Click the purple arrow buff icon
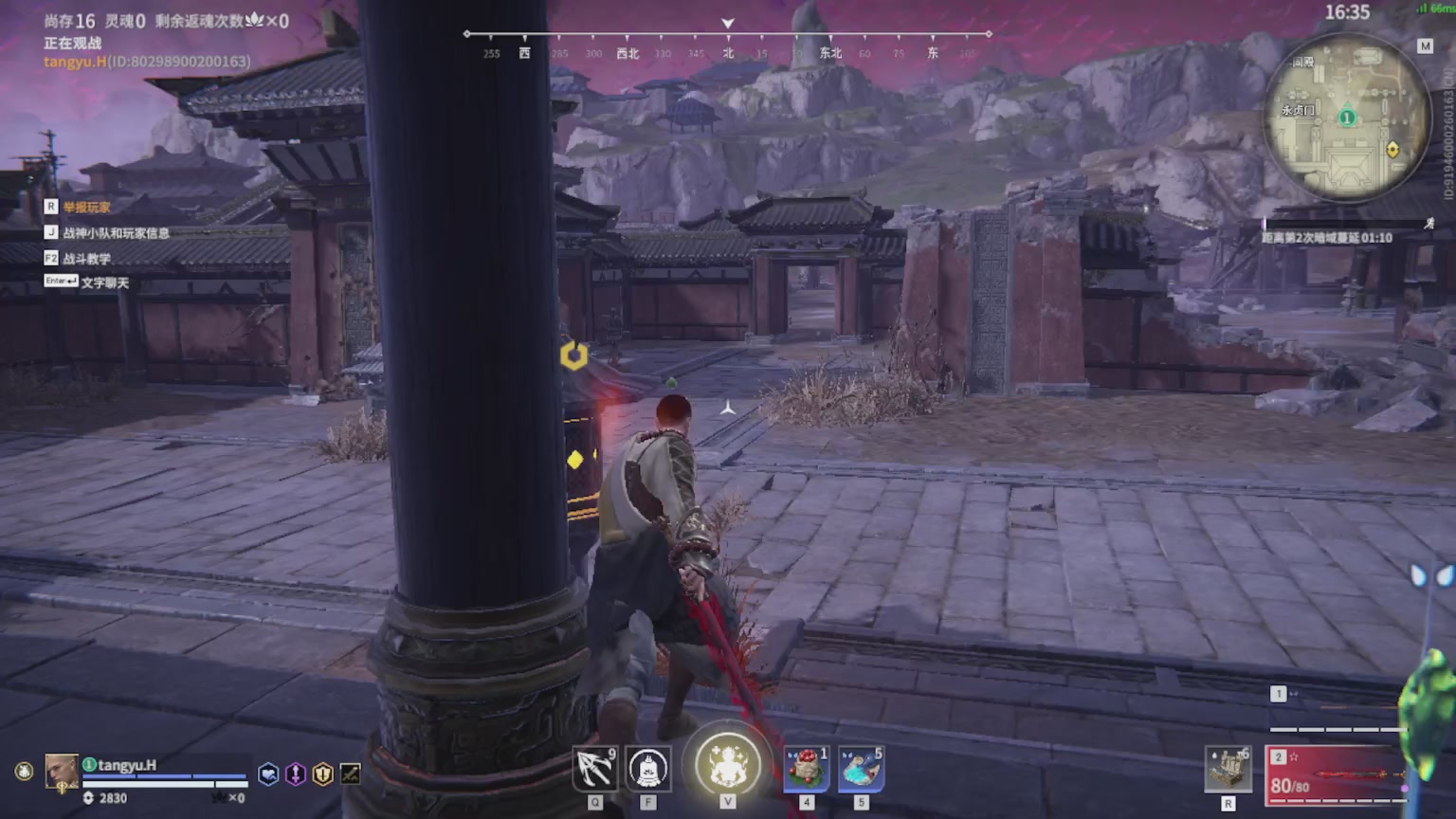 296,774
